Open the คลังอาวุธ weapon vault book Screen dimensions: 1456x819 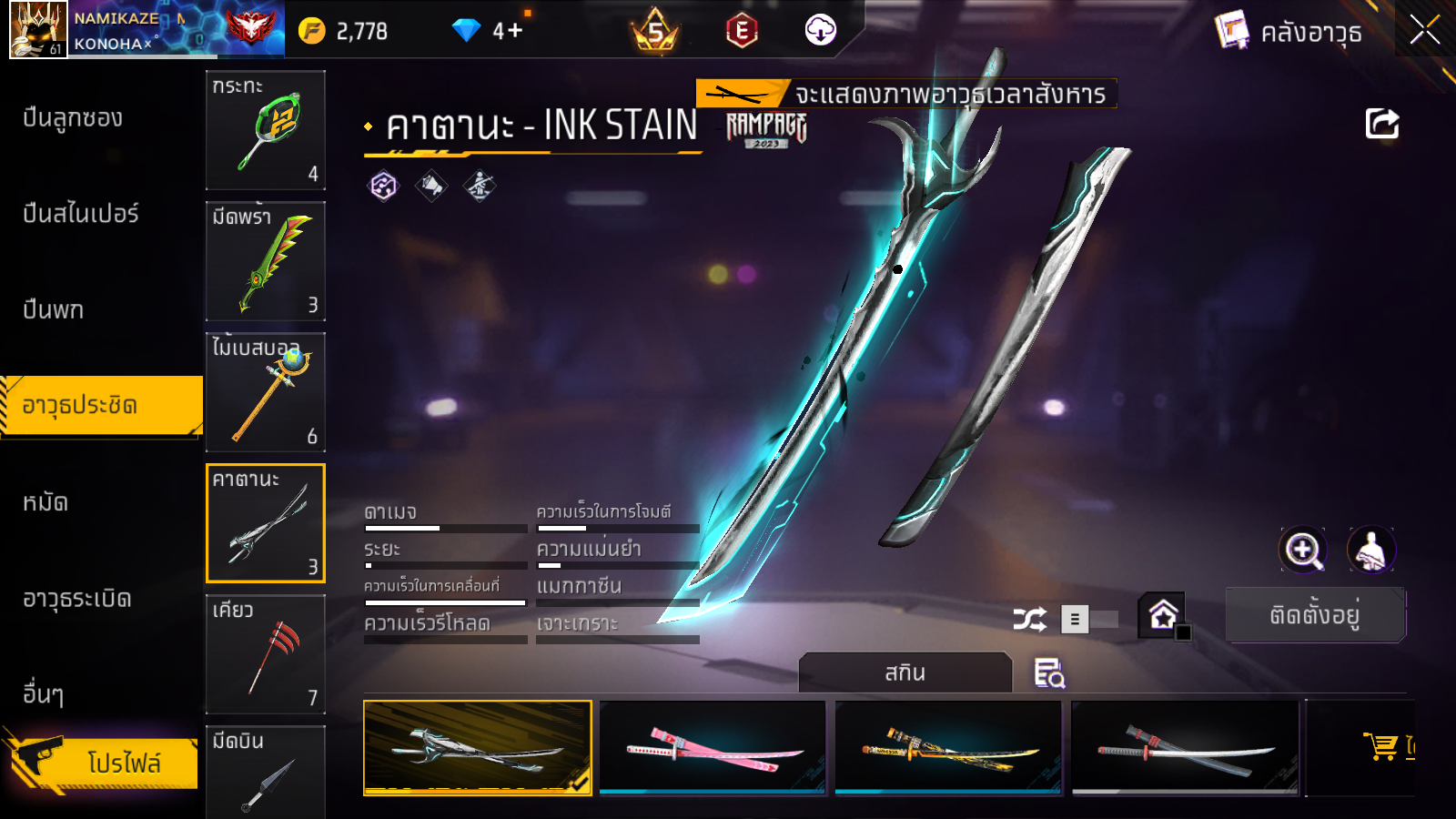(1289, 32)
